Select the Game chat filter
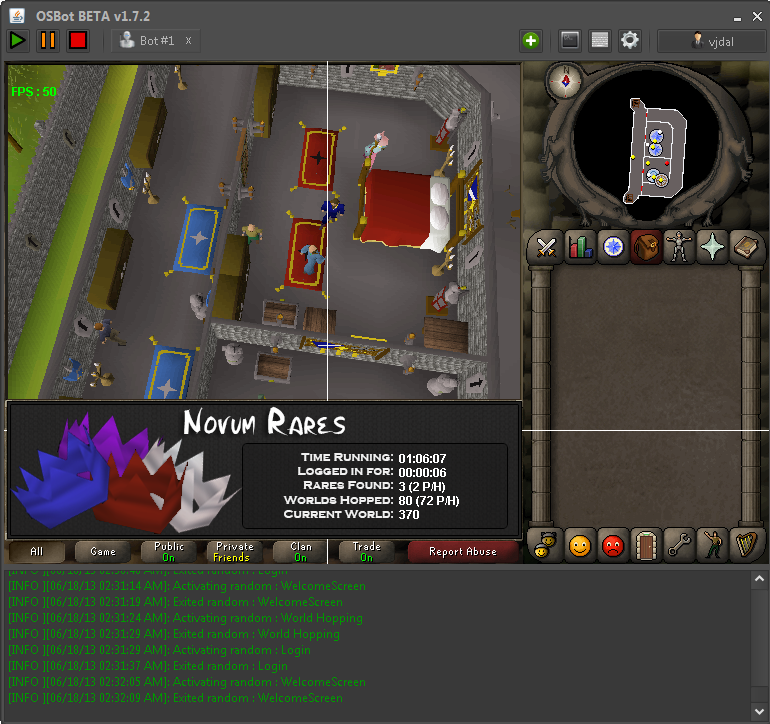770x724 pixels. 103,551
